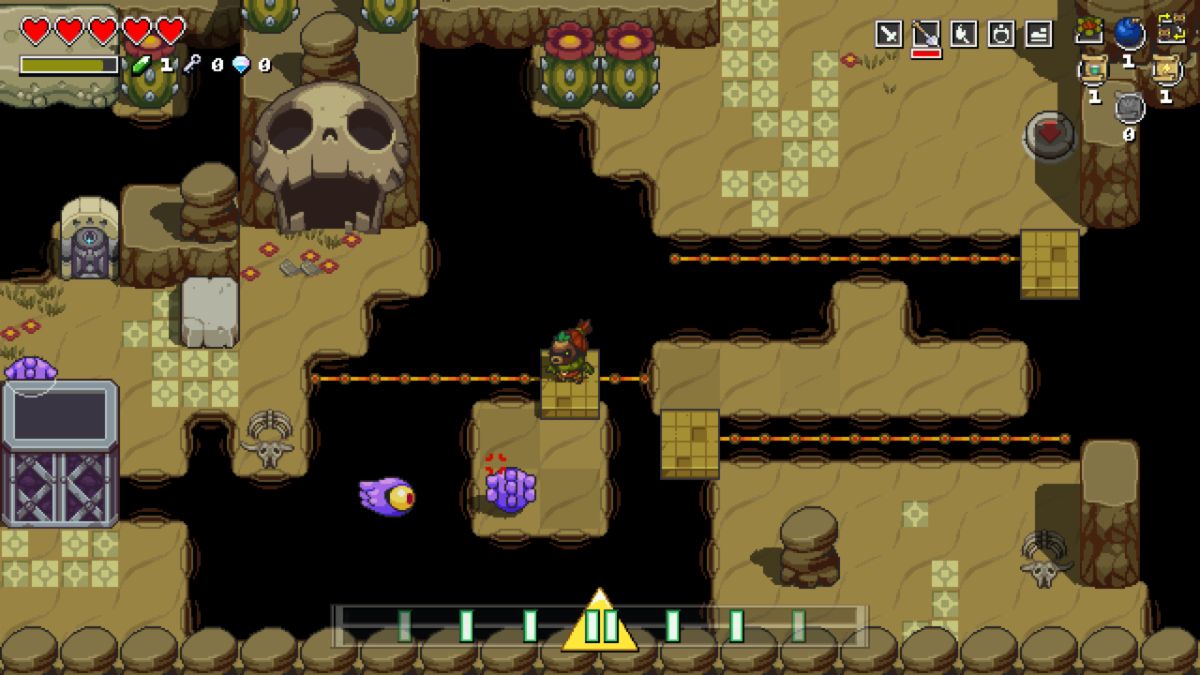
Task: Use the green potion scroll
Action: point(1092,71)
